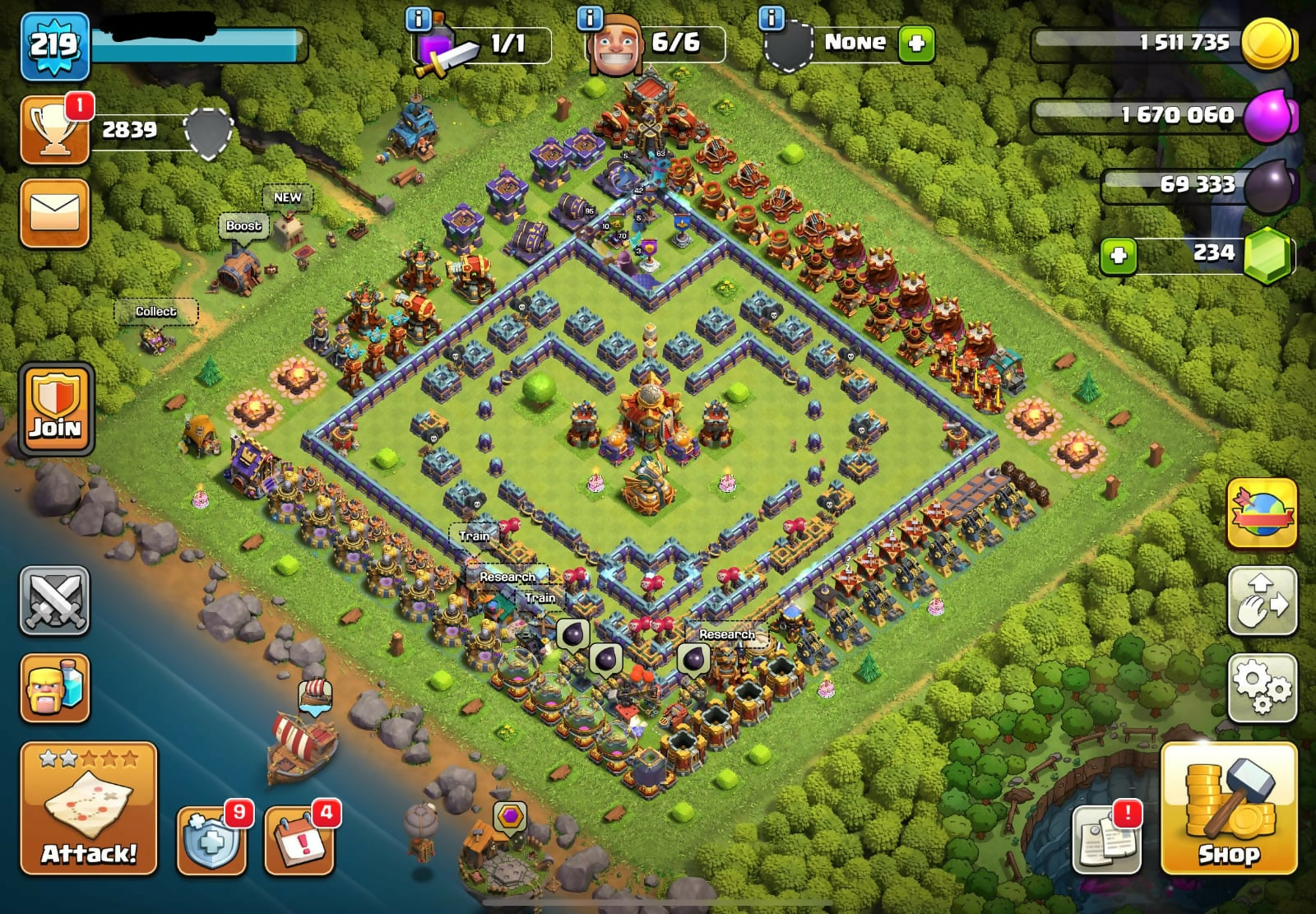Viewport: 1316px width, 914px height.
Task: Open the shield with plus badge
Action: [211, 840]
